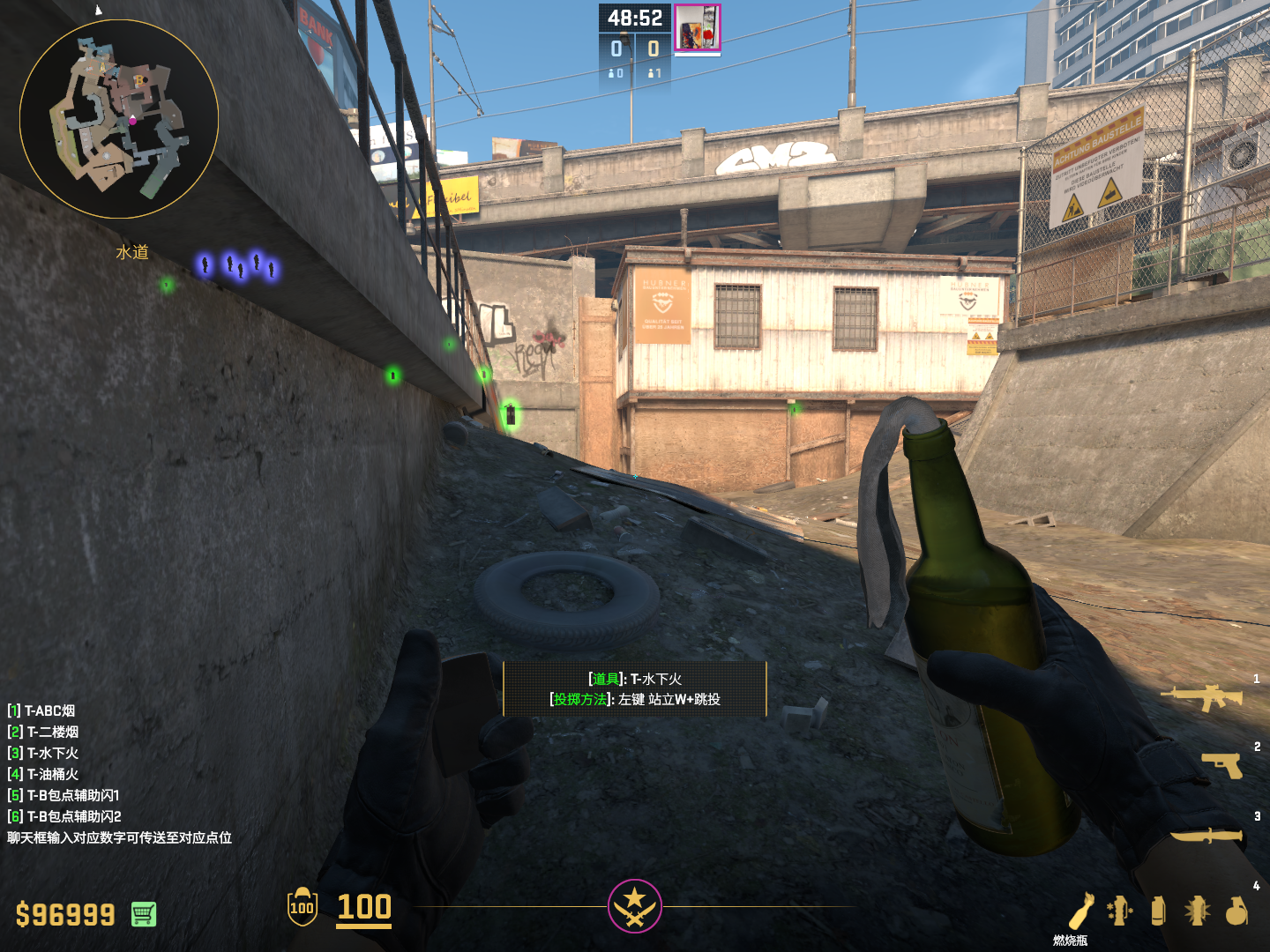The height and width of the screenshot is (952, 1270).
Task: Select the player avatar at top scoreboard
Action: 697,27
